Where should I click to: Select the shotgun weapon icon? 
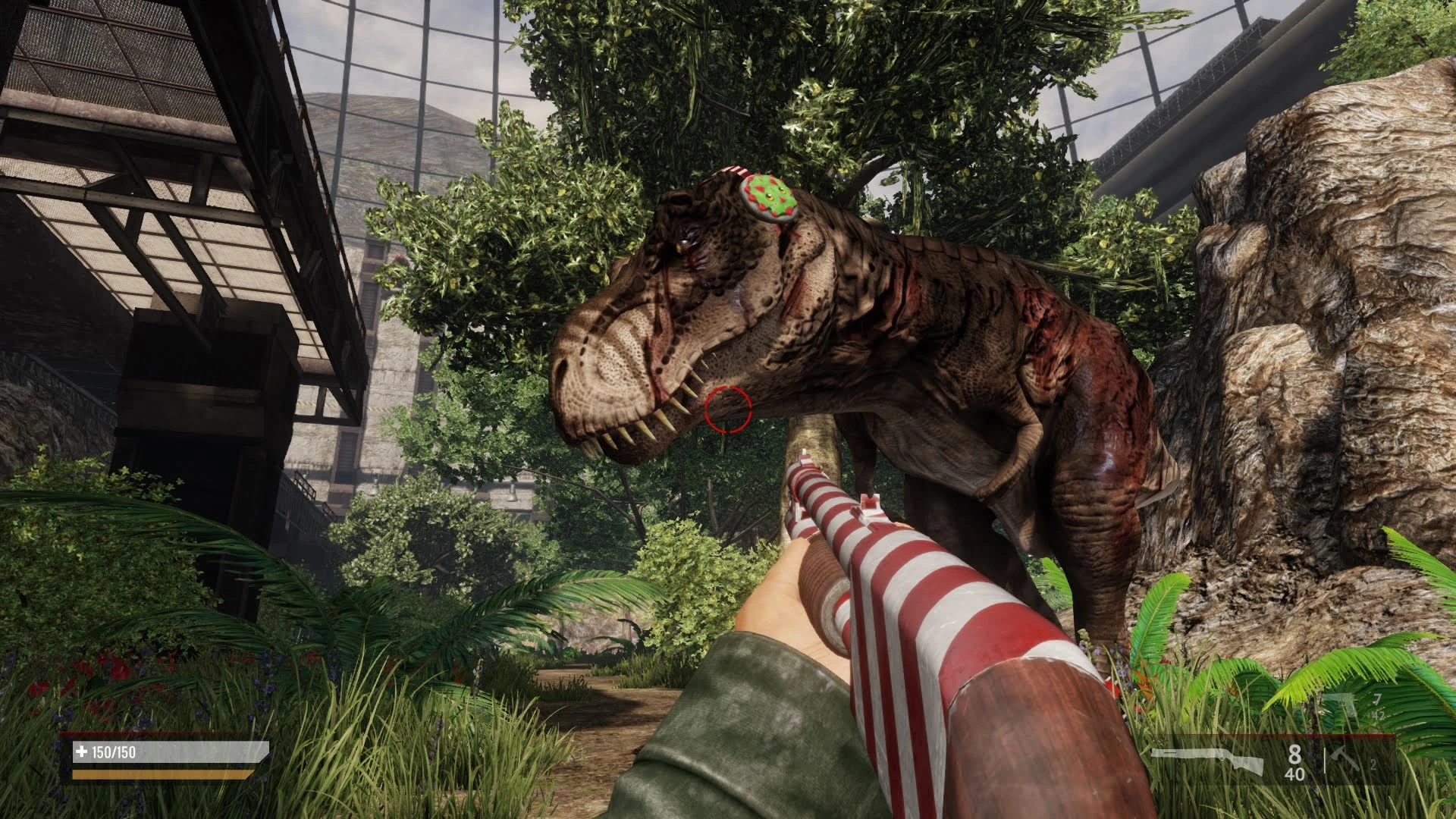[x=1207, y=761]
